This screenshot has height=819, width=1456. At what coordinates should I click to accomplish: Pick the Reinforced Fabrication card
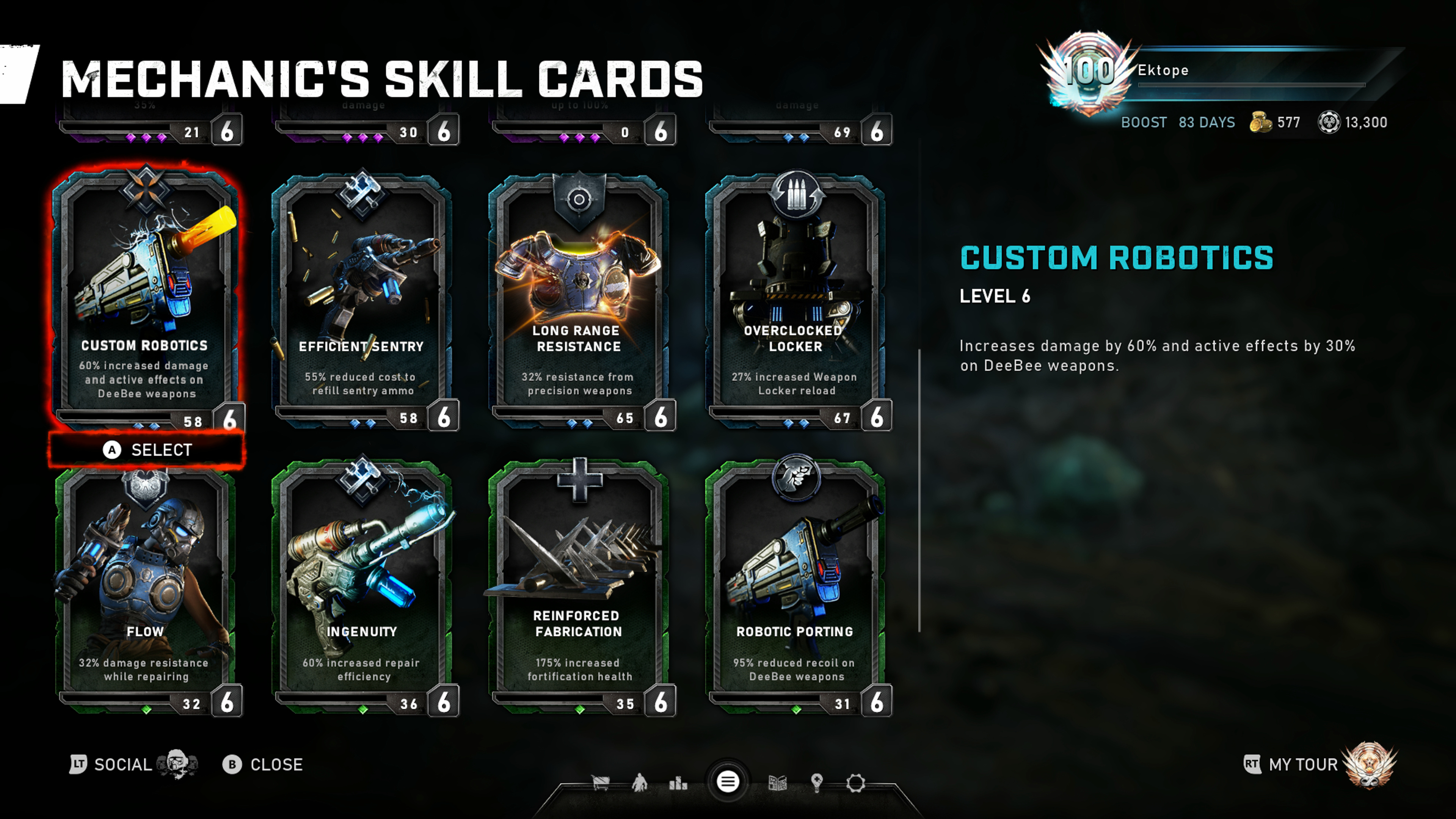point(578,588)
